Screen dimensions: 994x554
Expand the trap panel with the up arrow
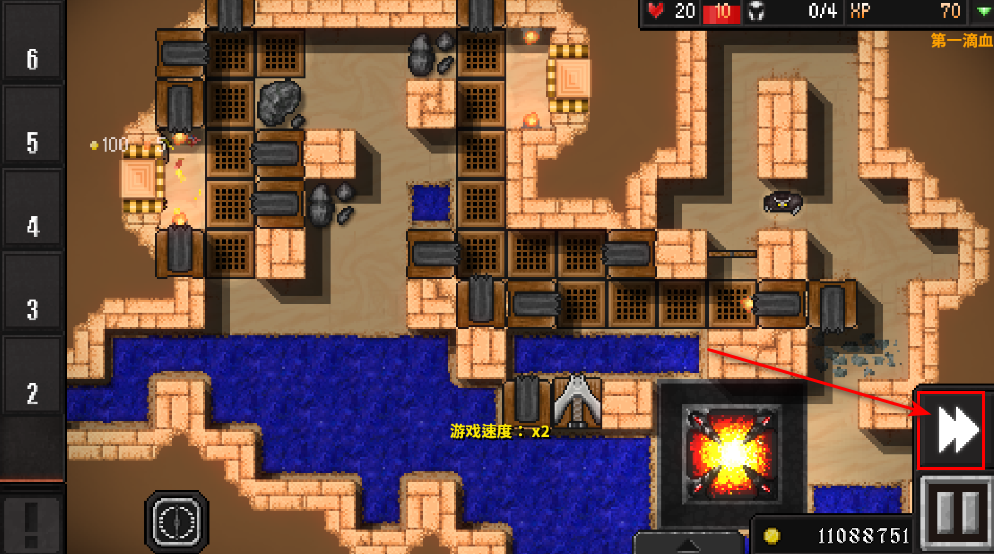tap(692, 544)
